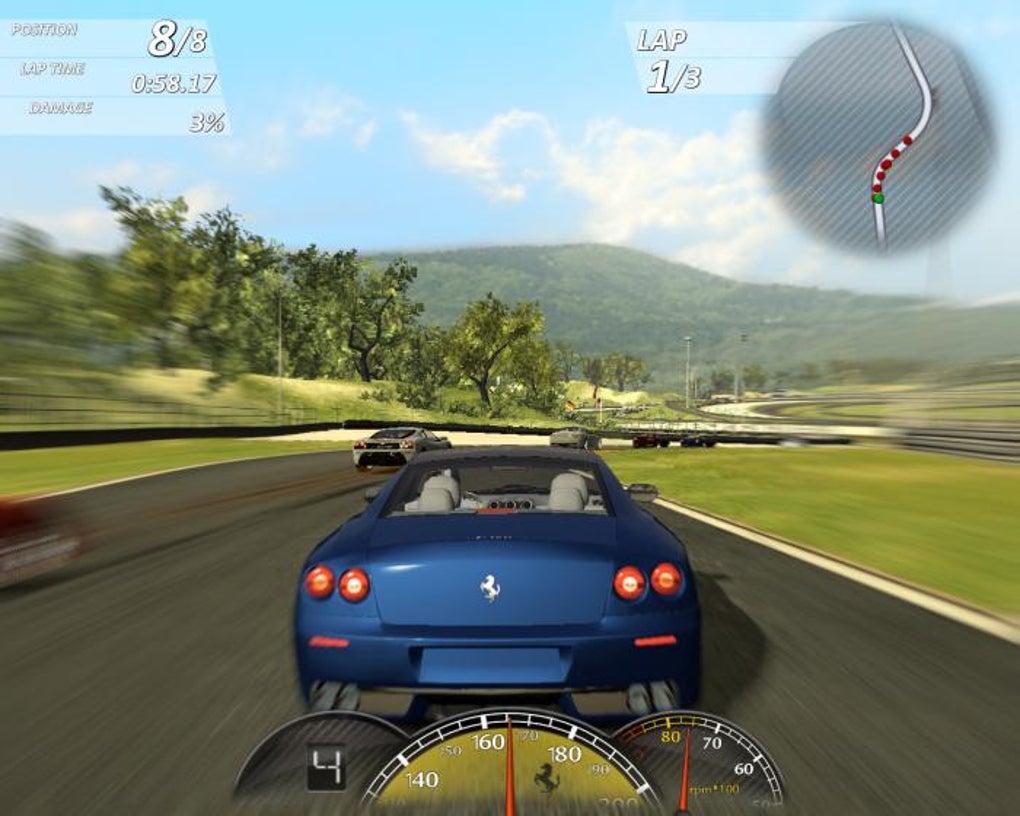Click the circular track minimap
The image size is (1020, 816).
click(879, 137)
